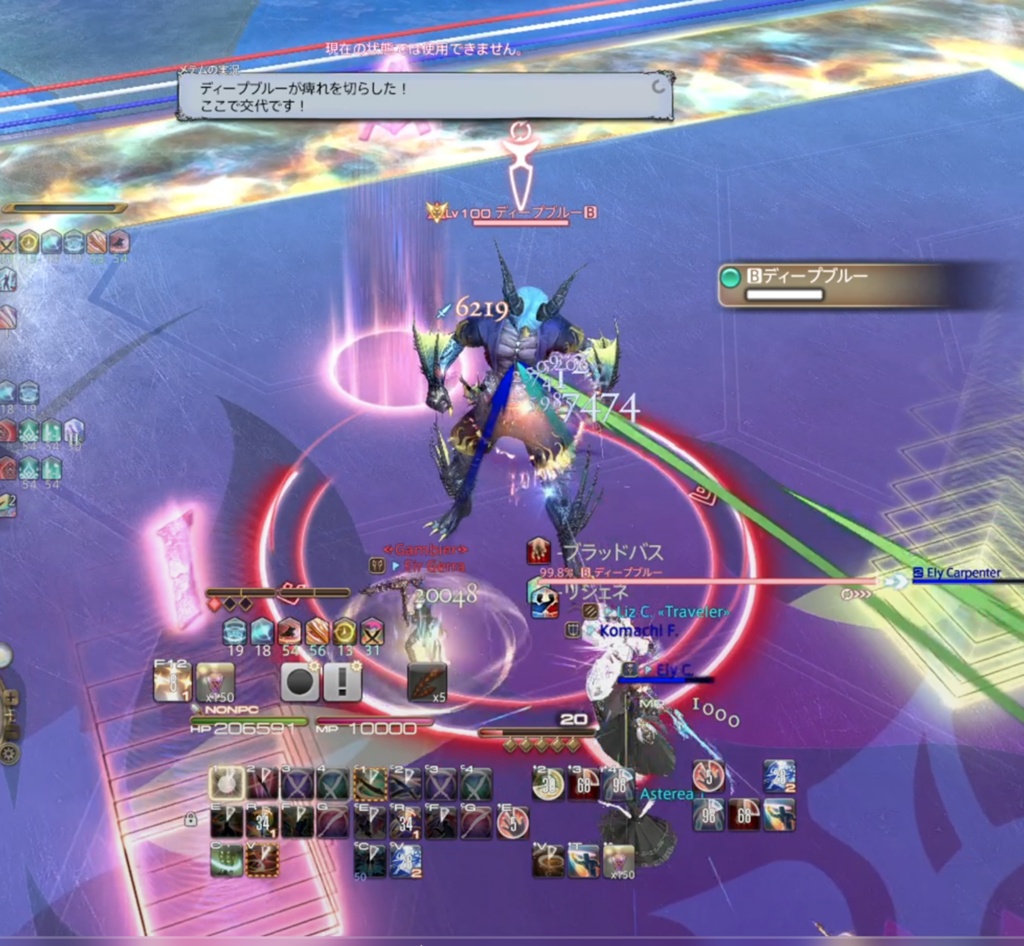1024x946 pixels.
Task: Activate the golden swirl ability in slot V
Action: click(548, 859)
